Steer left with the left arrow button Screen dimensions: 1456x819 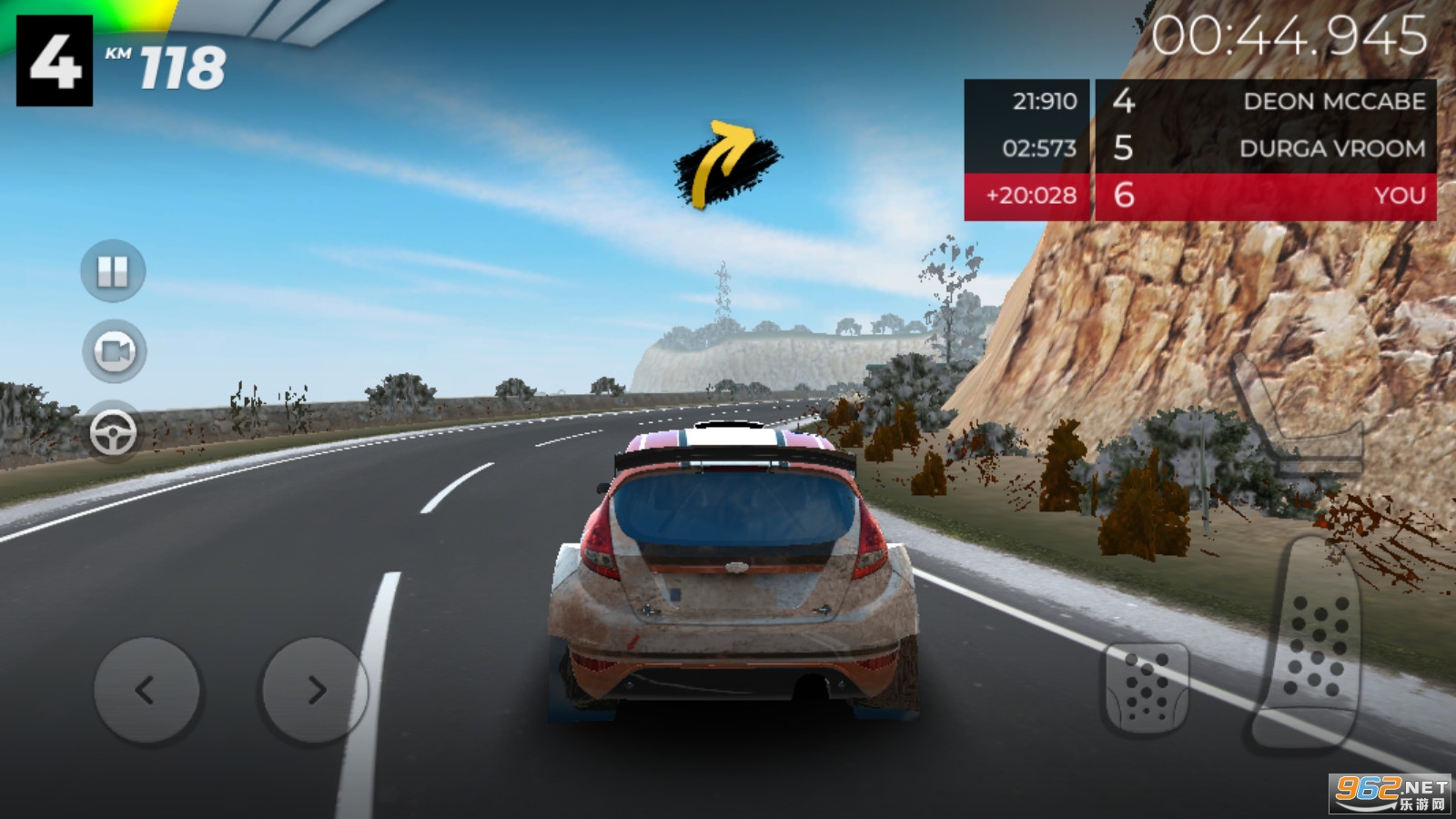[x=146, y=690]
